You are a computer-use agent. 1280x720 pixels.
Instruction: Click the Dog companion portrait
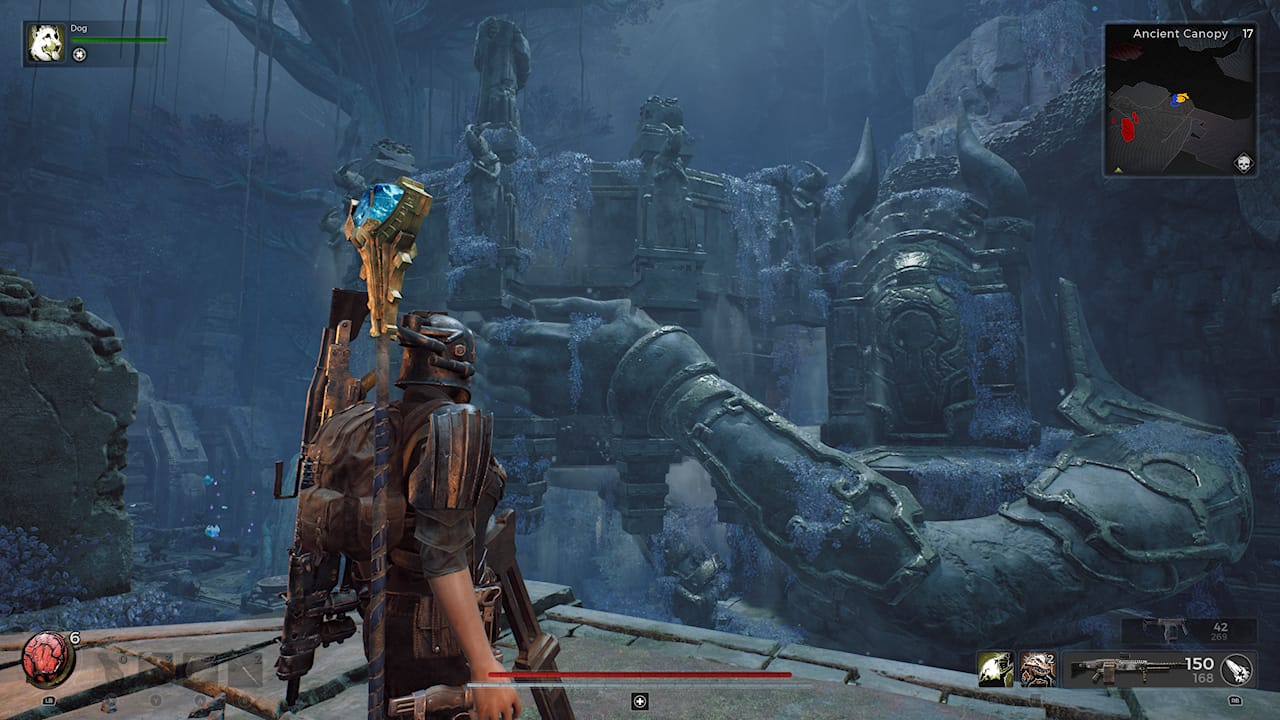coord(46,43)
